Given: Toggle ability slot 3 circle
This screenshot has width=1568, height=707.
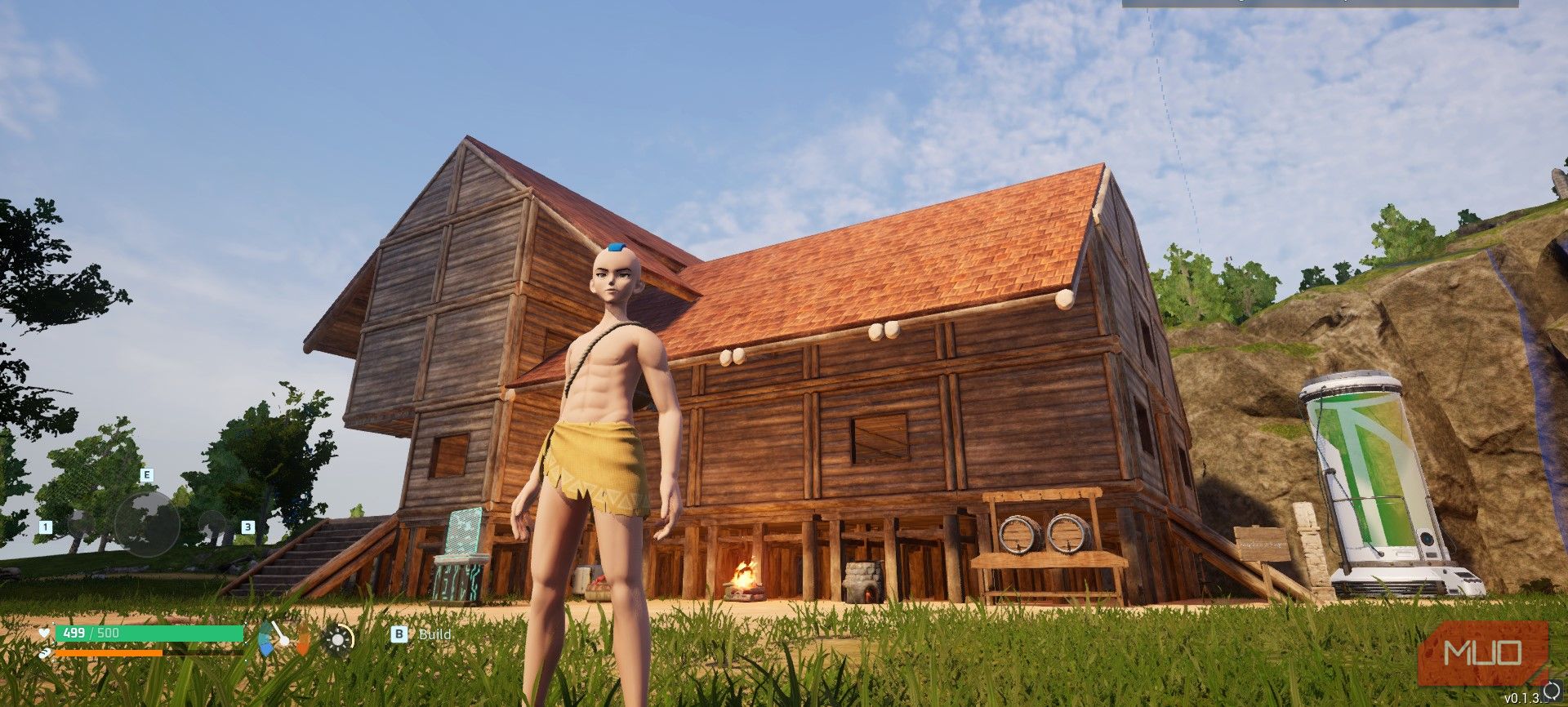Looking at the screenshot, I should coord(212,524).
